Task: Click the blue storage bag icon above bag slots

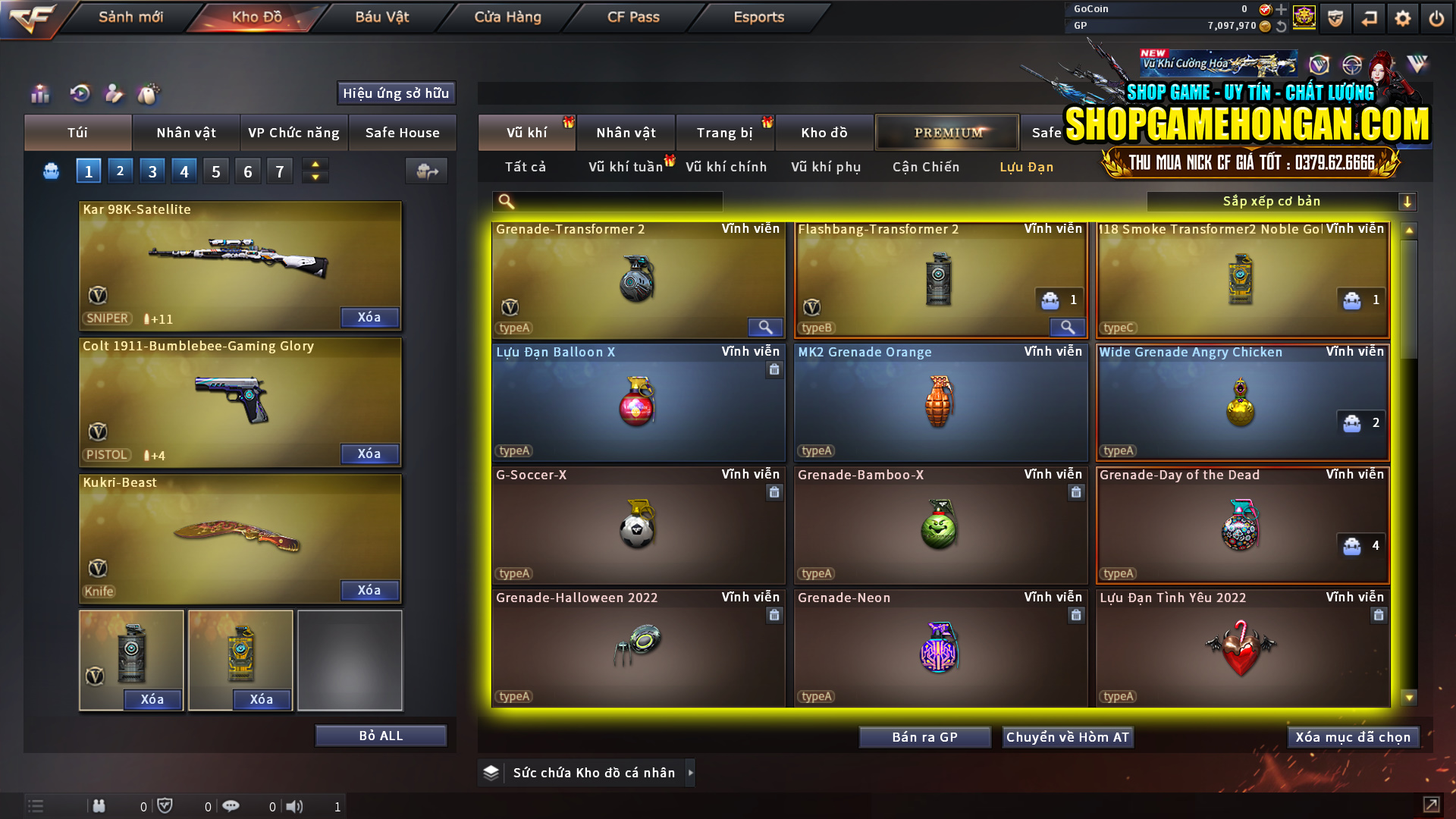Action: coord(51,171)
